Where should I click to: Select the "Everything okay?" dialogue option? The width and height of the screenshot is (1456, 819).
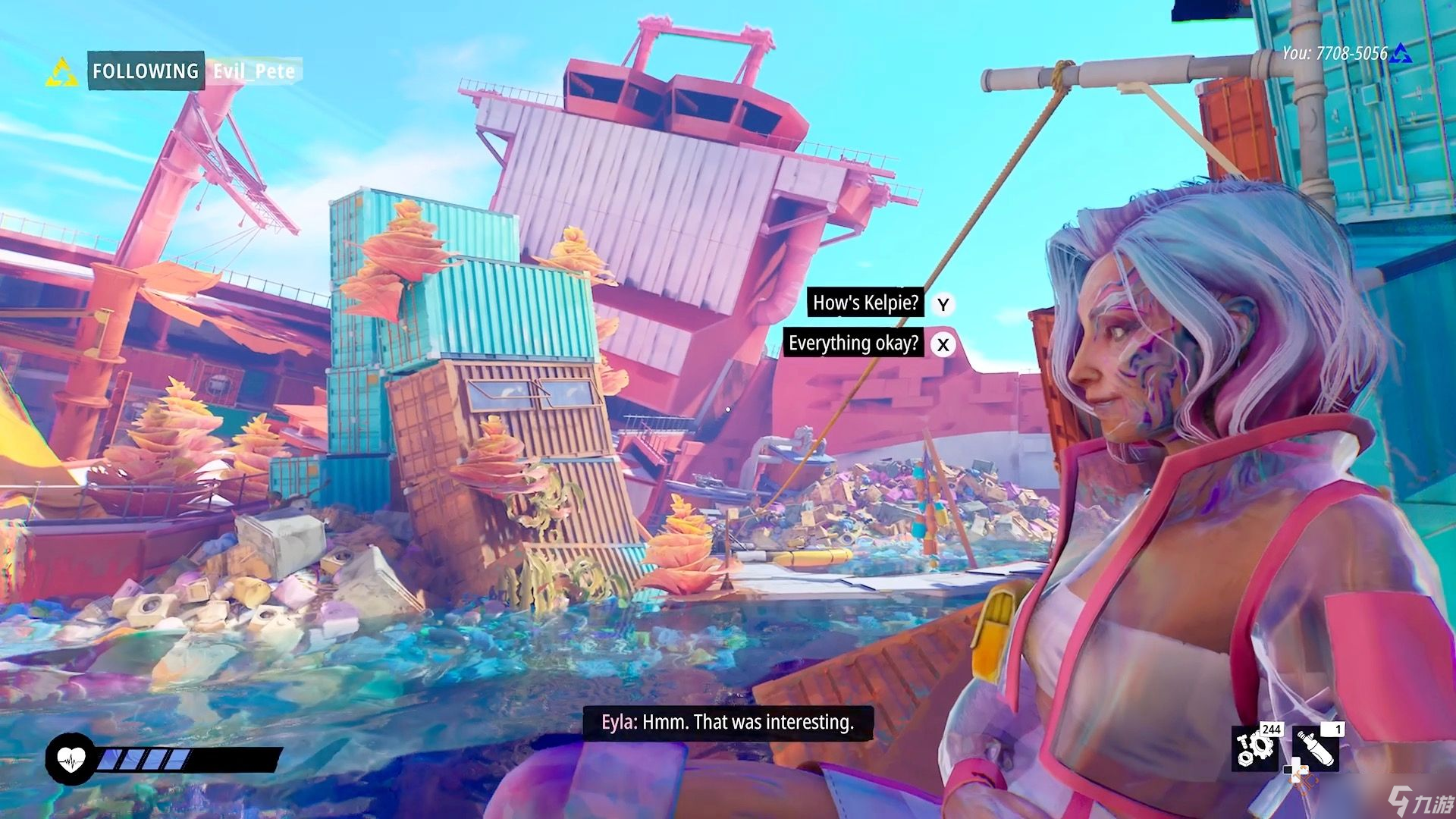853,344
